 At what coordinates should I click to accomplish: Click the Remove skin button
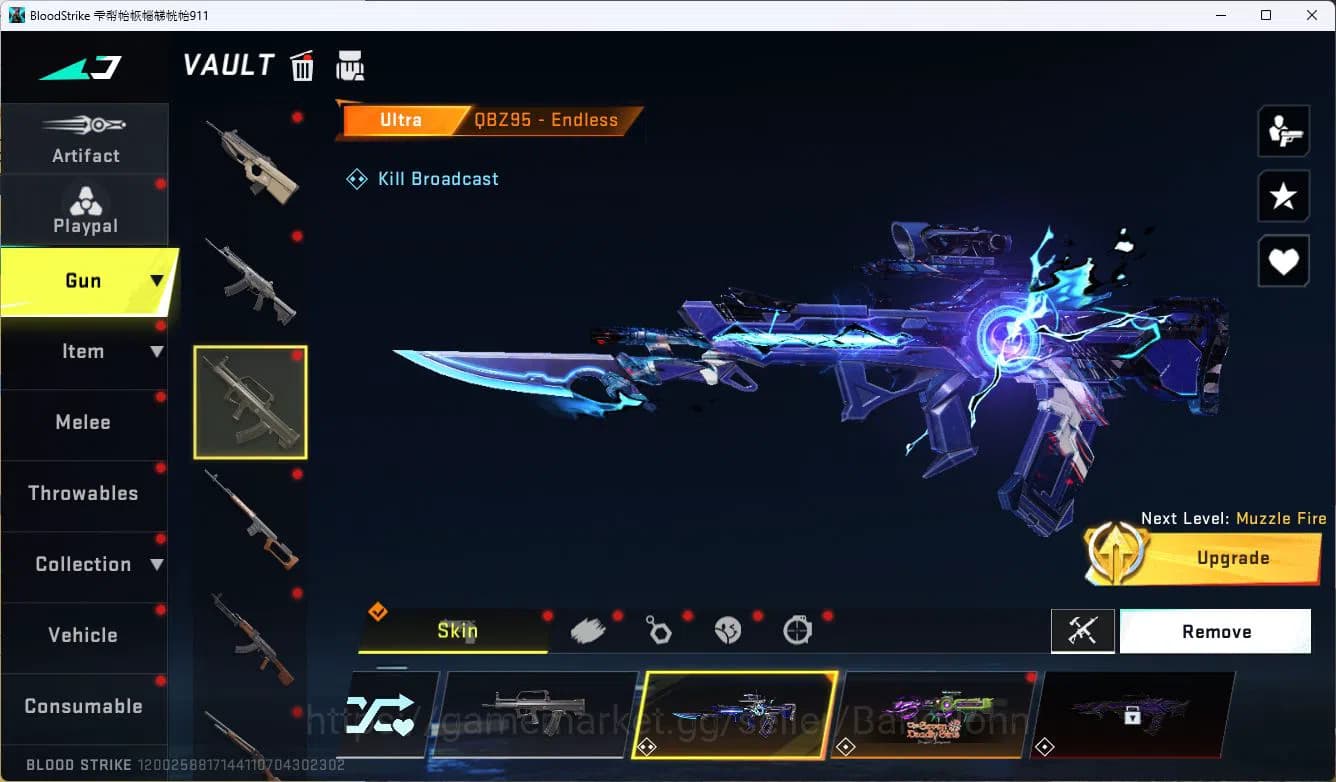[1216, 631]
